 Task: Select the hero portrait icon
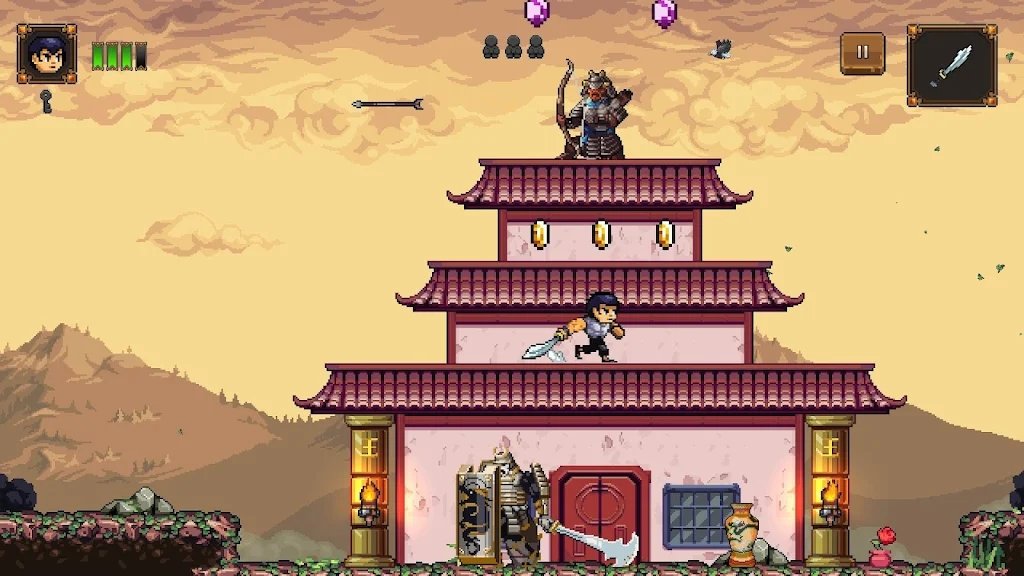coord(47,54)
